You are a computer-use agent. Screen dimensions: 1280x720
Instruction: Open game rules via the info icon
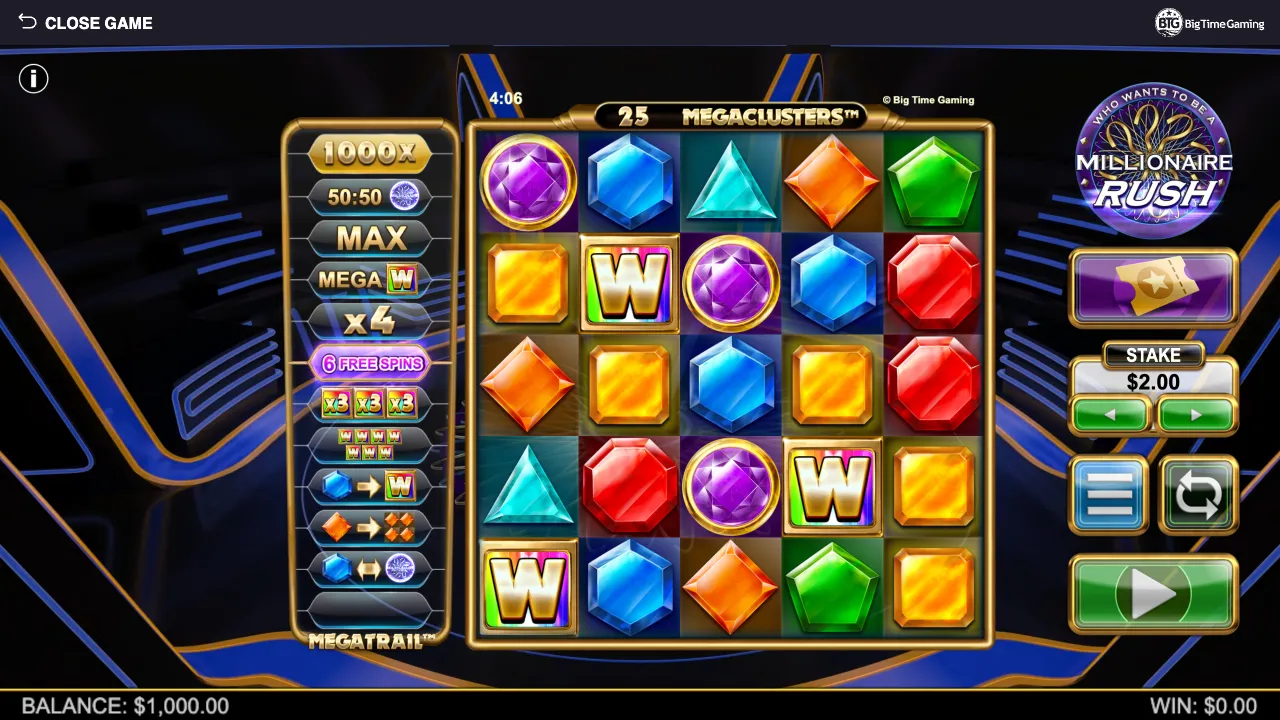pos(33,79)
